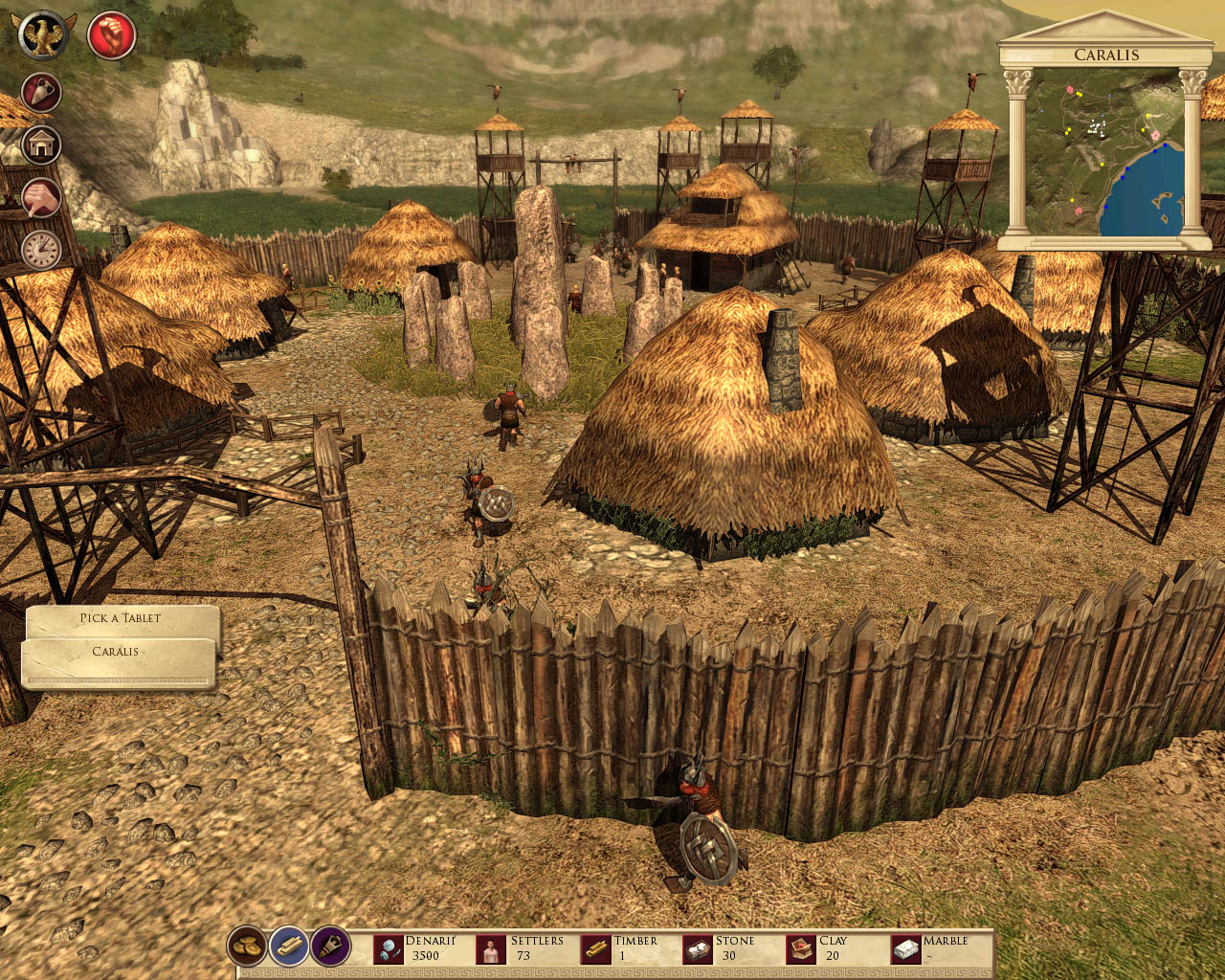Open the clock time controls

pos(41,250)
